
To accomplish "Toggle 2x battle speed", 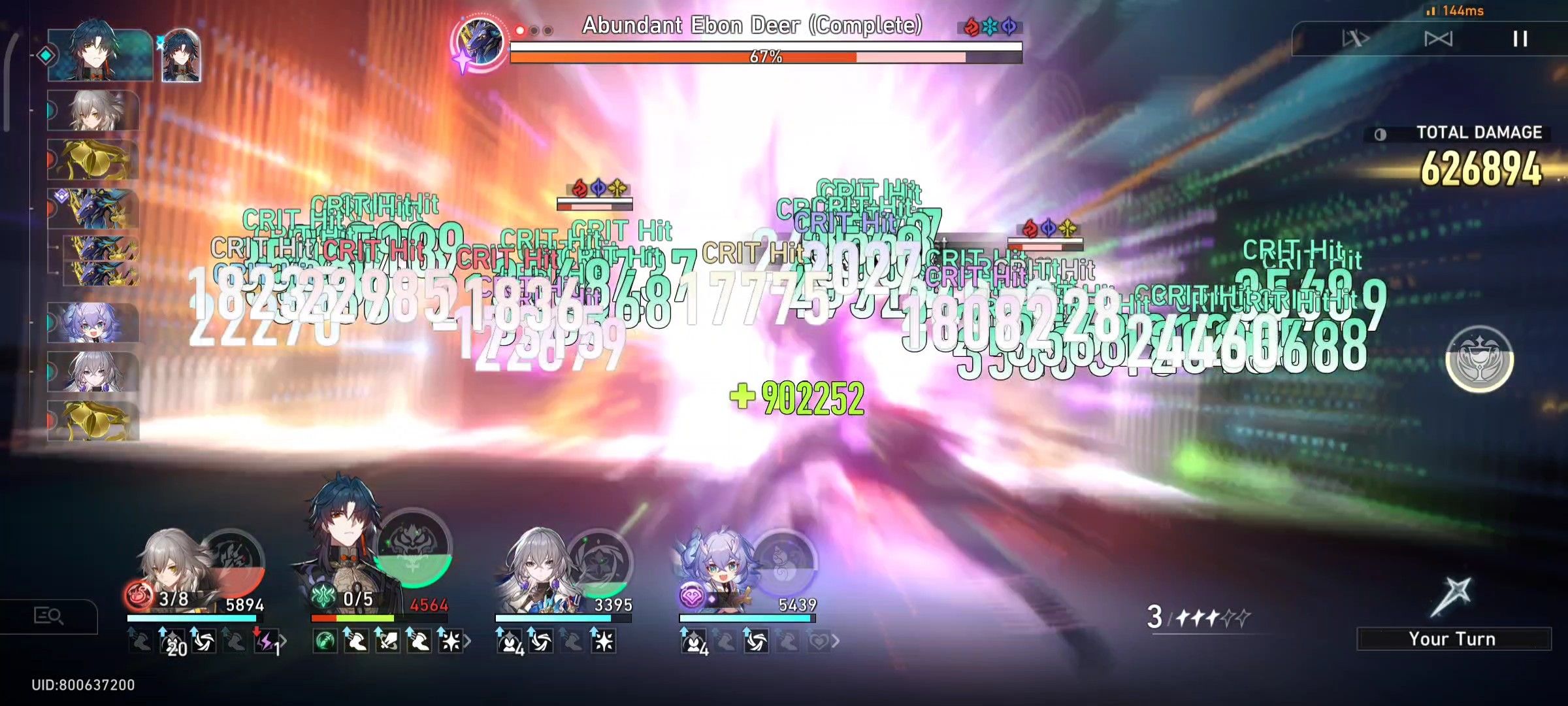I will pos(1437,38).
